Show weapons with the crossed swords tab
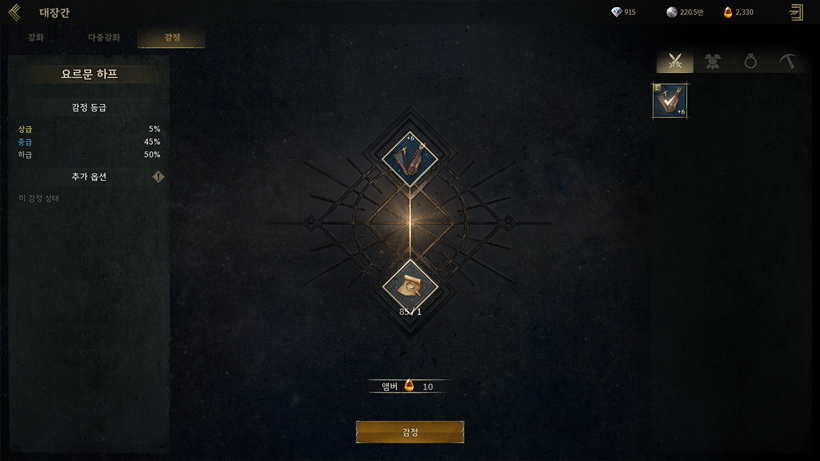This screenshot has height=461, width=820. point(675,62)
